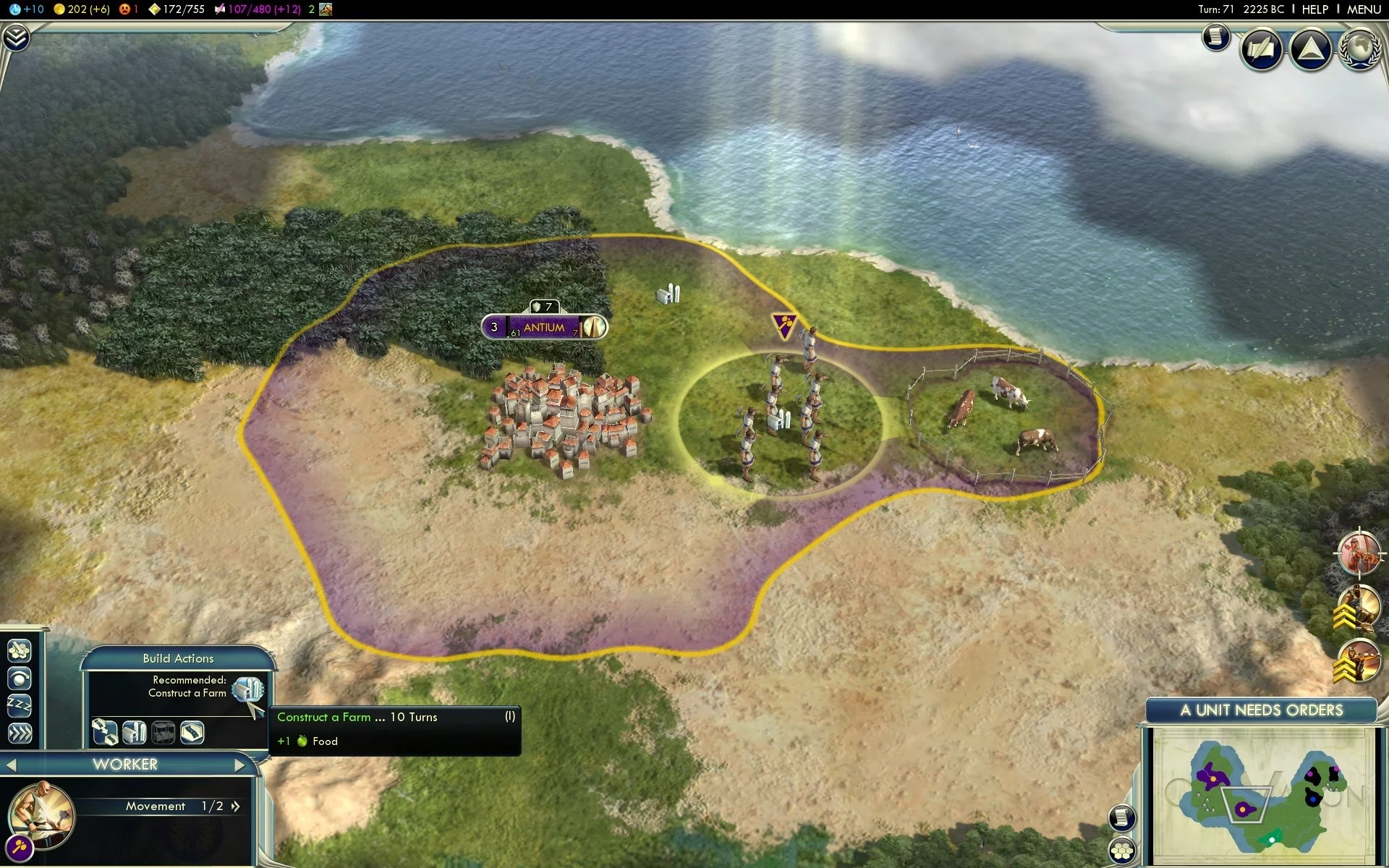This screenshot has width=1389, height=868.
Task: Click the A Unit Needs Orders banner
Action: 1261,710
